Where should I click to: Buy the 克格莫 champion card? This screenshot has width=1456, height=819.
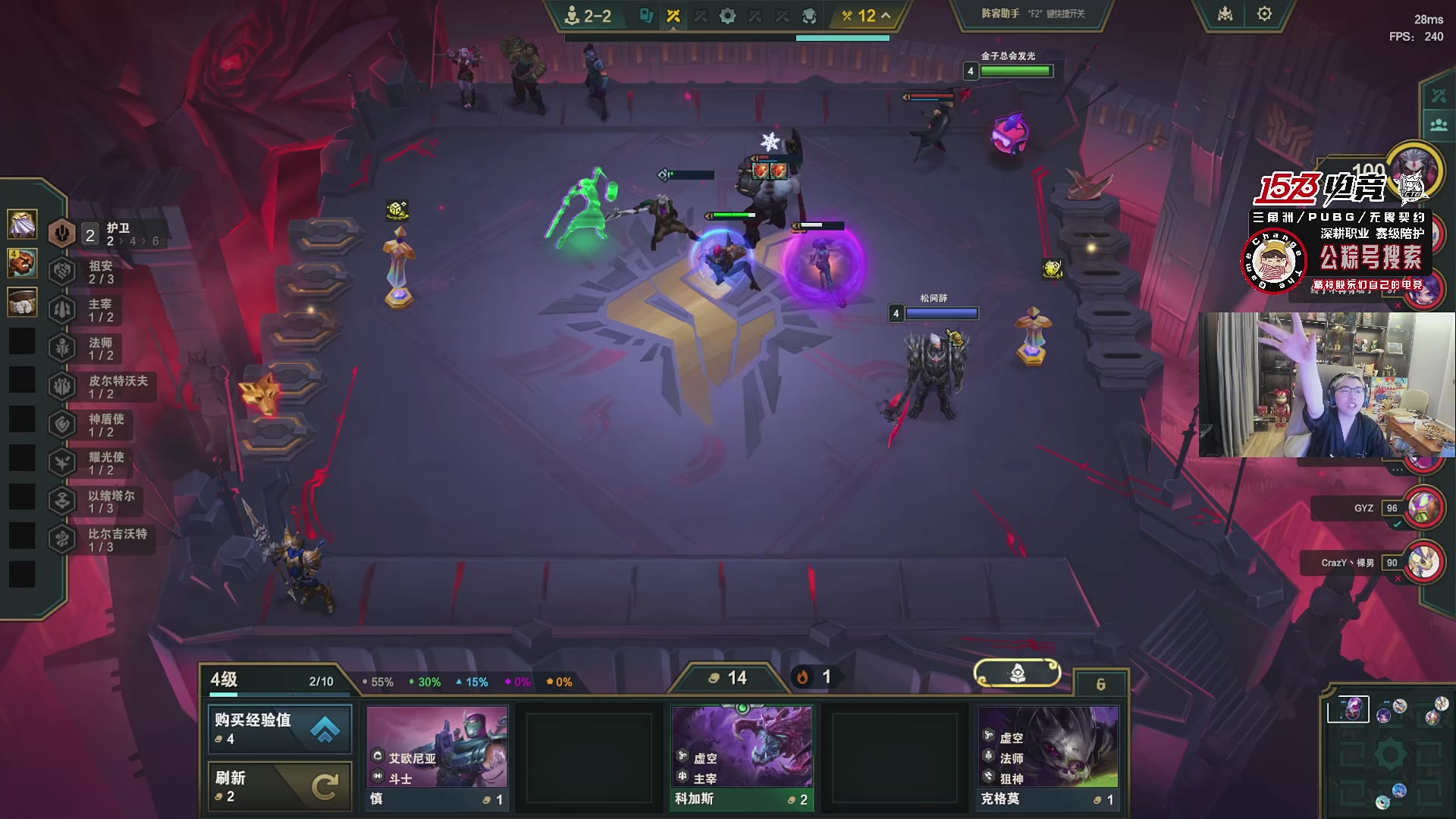pos(1048,758)
